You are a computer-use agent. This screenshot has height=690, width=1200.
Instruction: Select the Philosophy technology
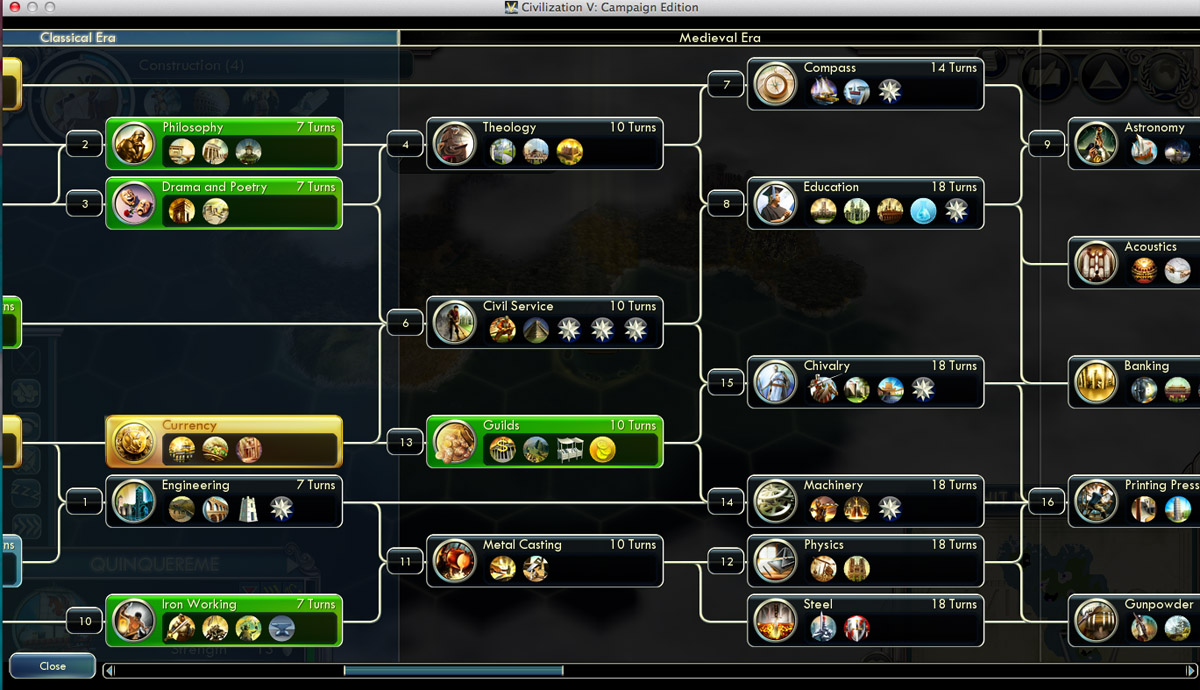pyautogui.click(x=224, y=143)
